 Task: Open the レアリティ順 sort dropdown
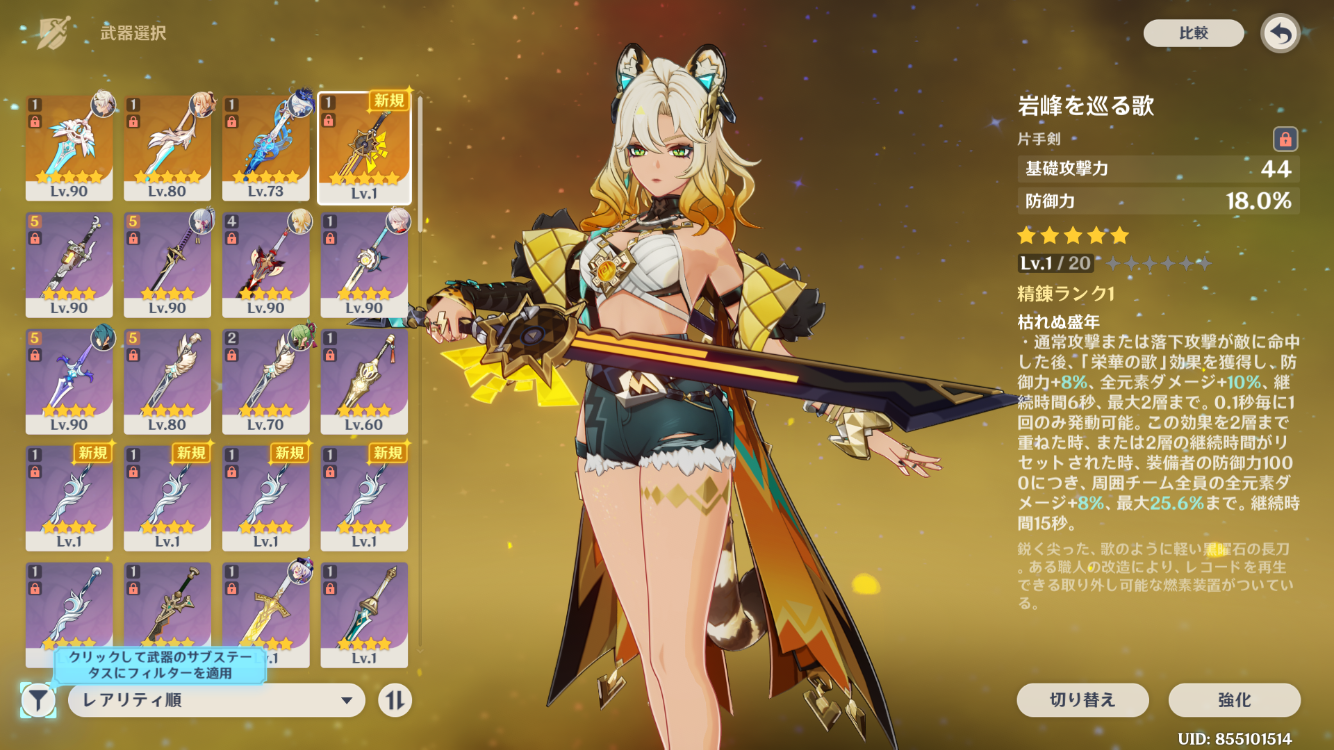pos(216,700)
